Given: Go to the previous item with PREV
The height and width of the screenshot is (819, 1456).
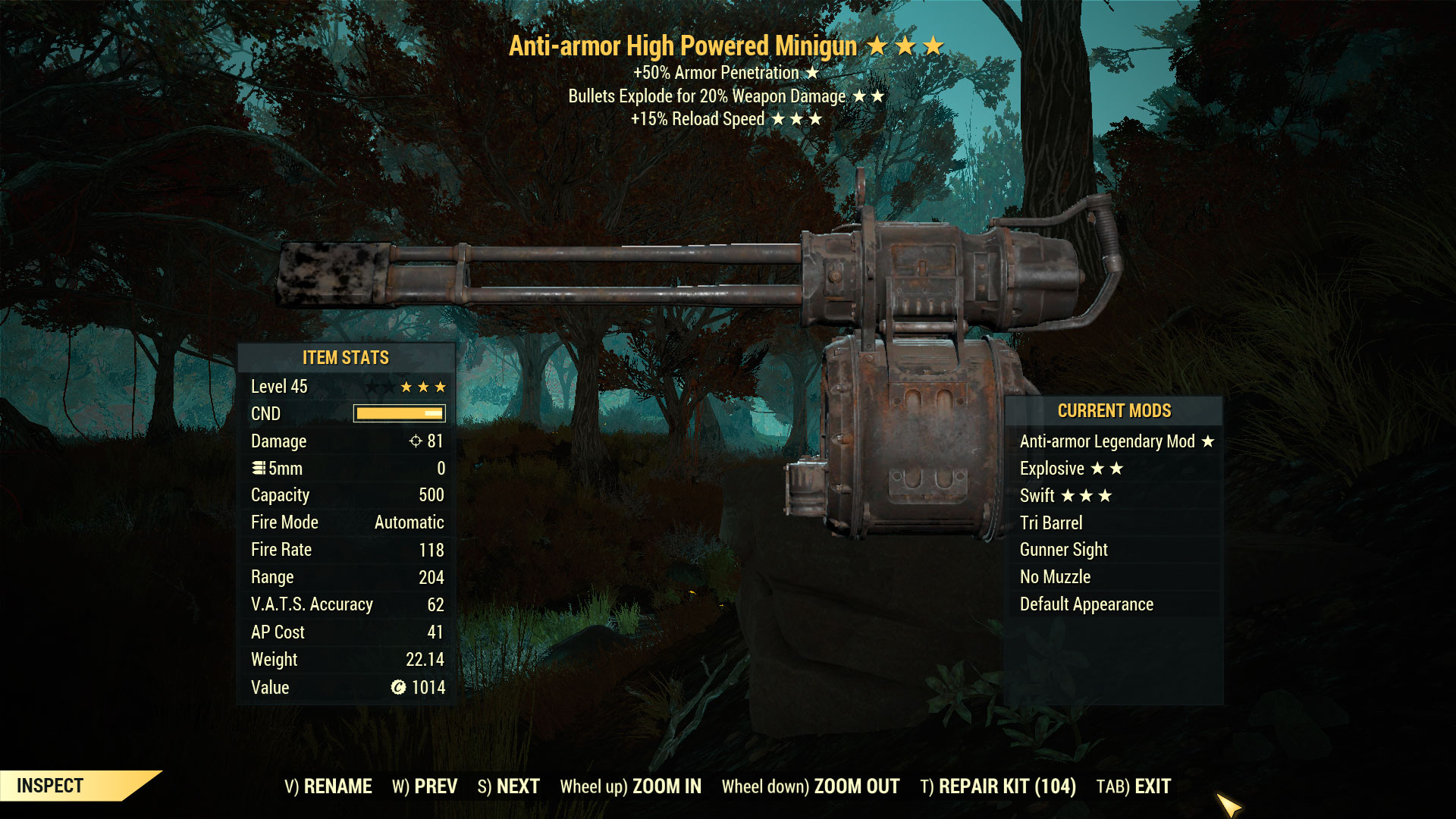Looking at the screenshot, I should coord(425,786).
